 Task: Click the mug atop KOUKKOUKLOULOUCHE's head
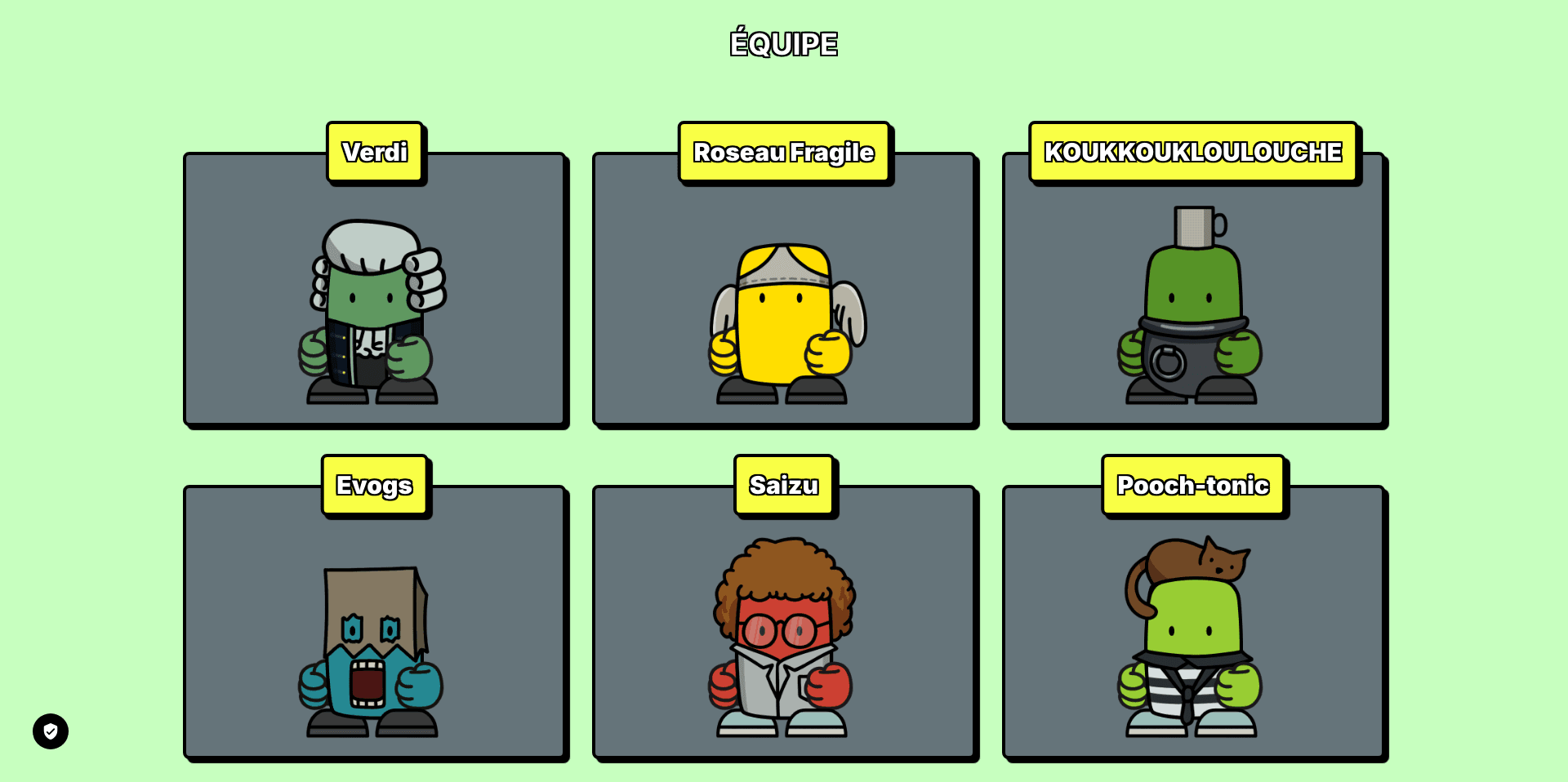pyautogui.click(x=1192, y=229)
